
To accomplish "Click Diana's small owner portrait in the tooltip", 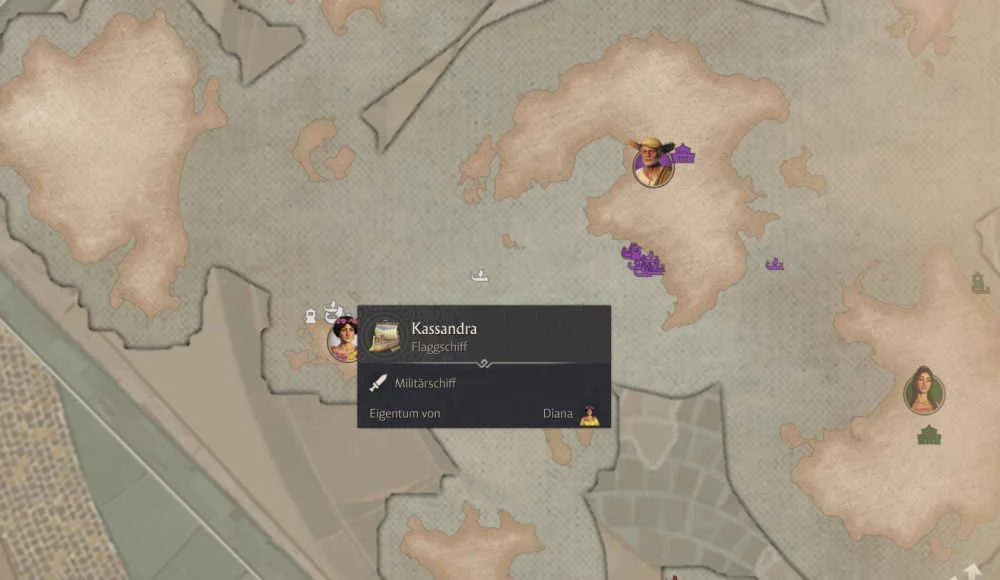I will click(589, 414).
